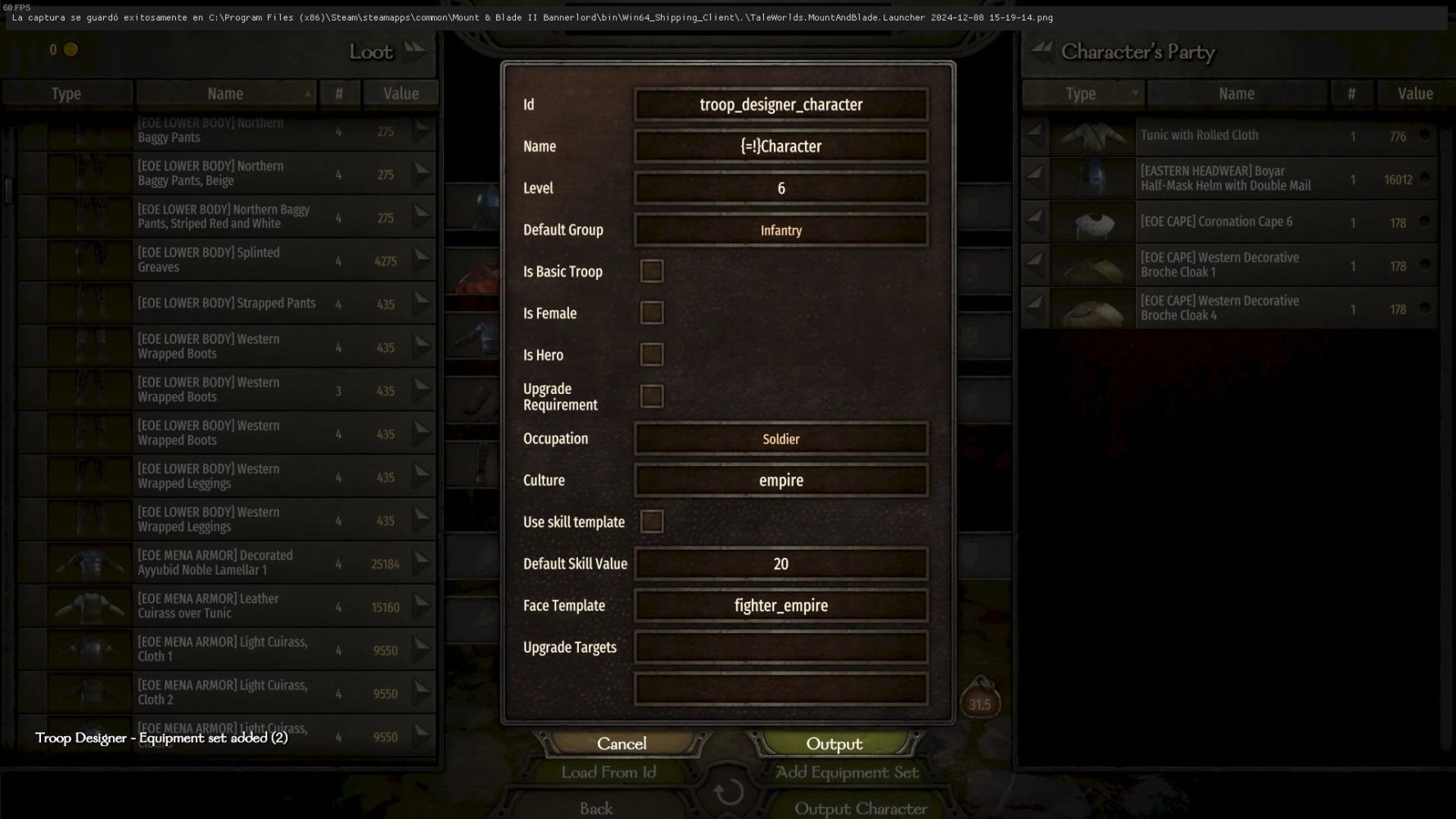The width and height of the screenshot is (1456, 819).
Task: Cancel the troop designer dialog
Action: point(622,744)
